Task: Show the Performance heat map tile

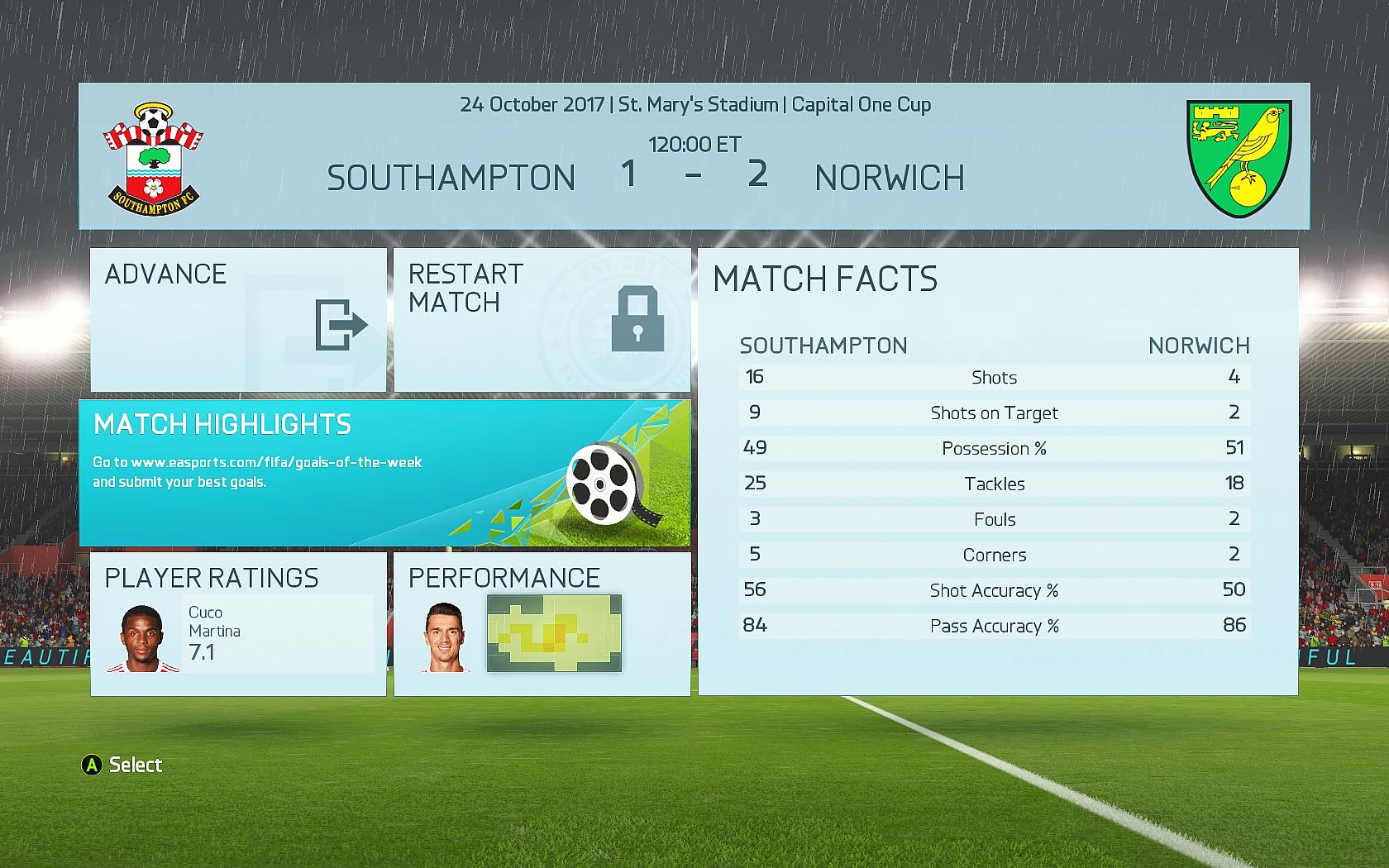Action: 542,624
